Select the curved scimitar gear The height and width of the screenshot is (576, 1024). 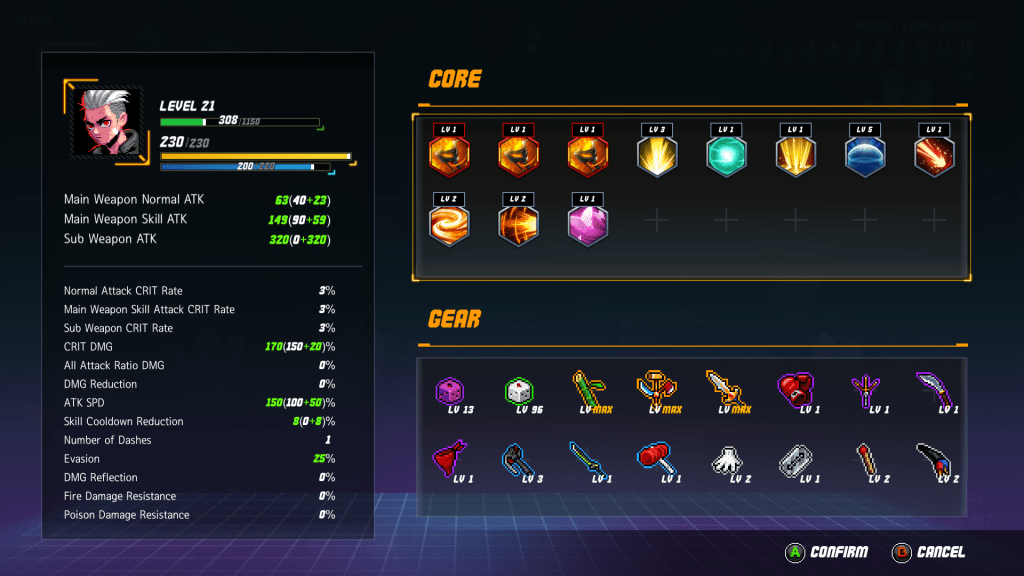(x=932, y=390)
